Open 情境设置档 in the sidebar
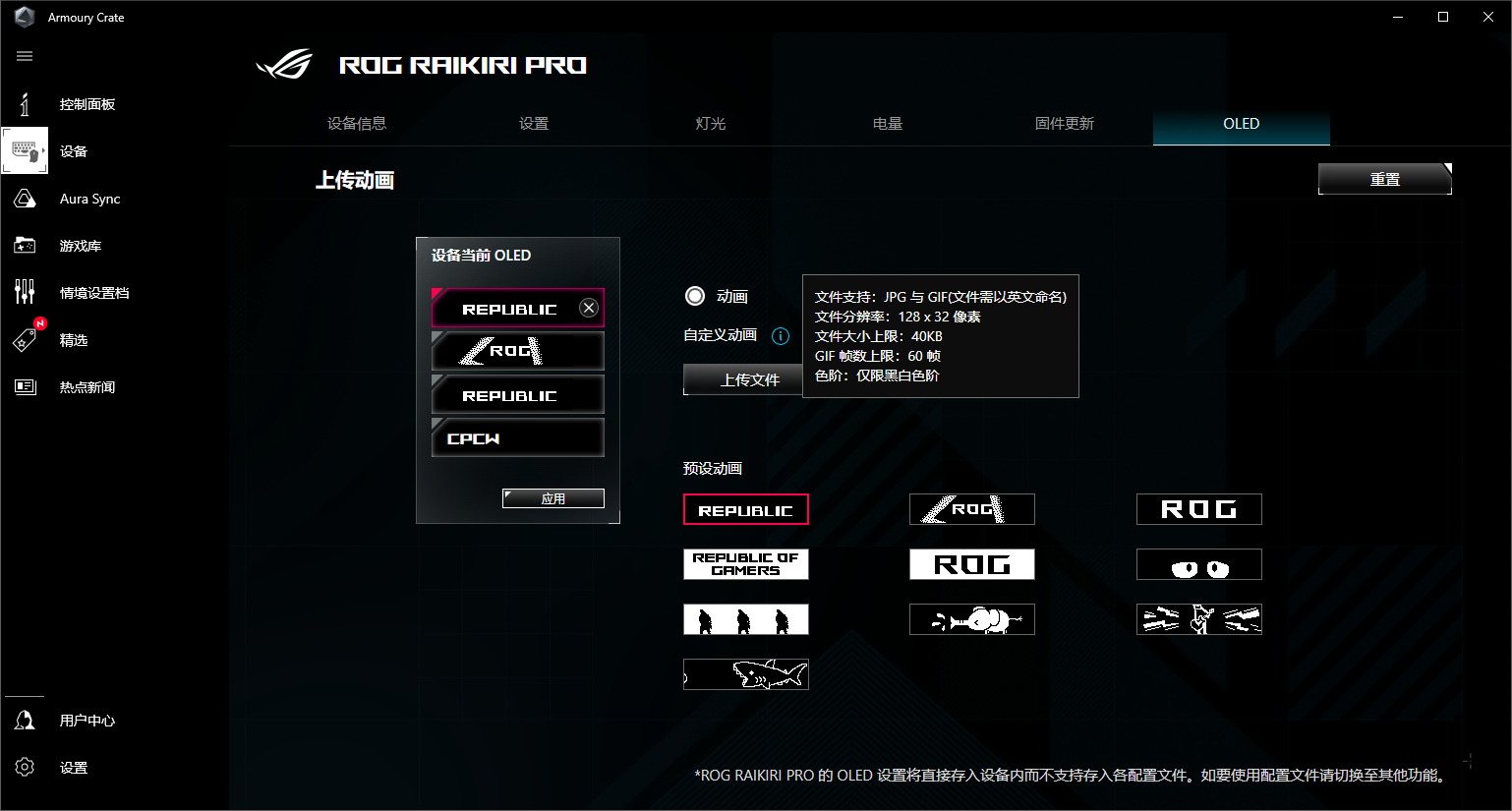Image resolution: width=1512 pixels, height=811 pixels. [x=93, y=293]
